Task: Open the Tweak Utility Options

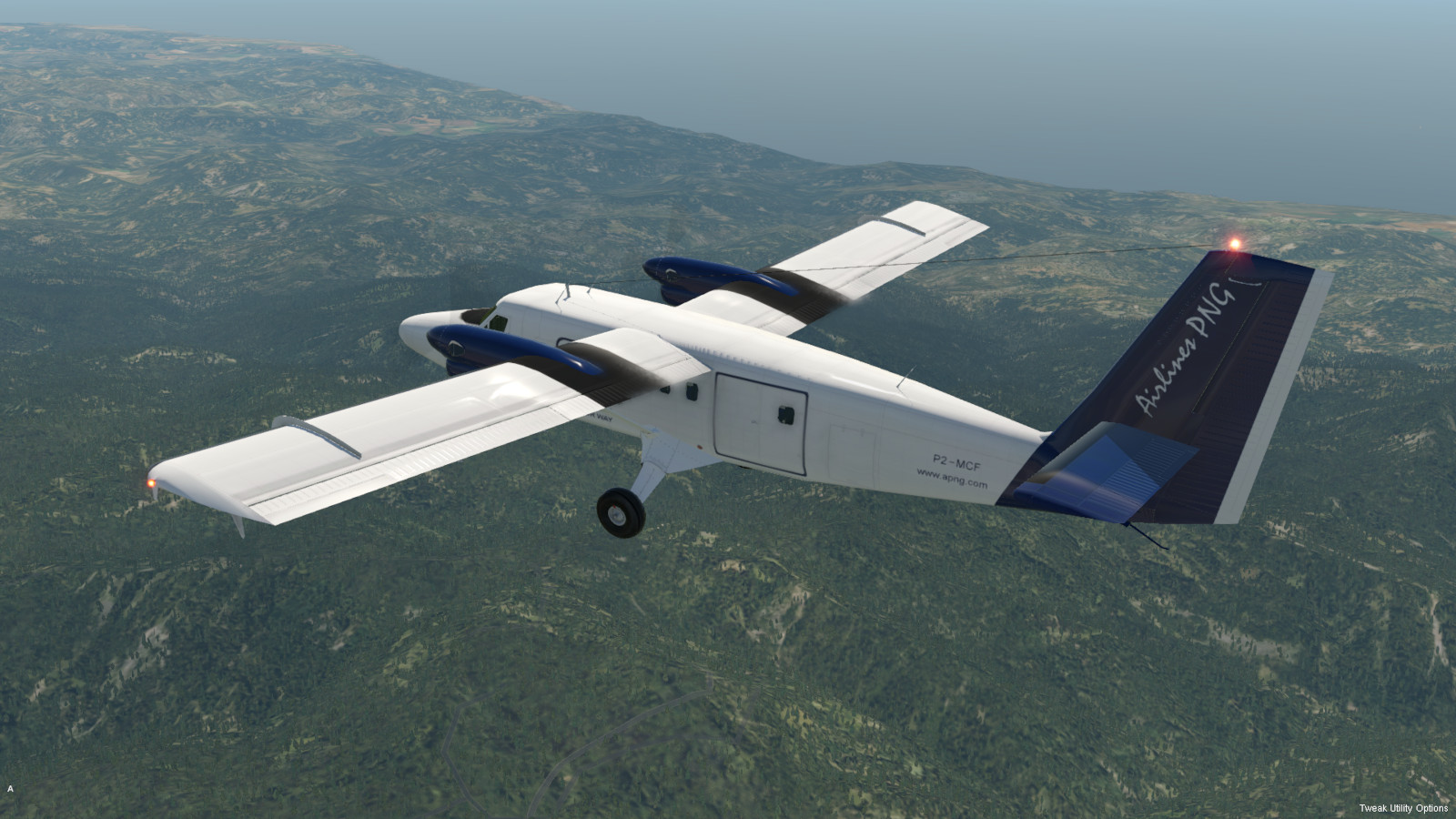Action: (x=1402, y=808)
